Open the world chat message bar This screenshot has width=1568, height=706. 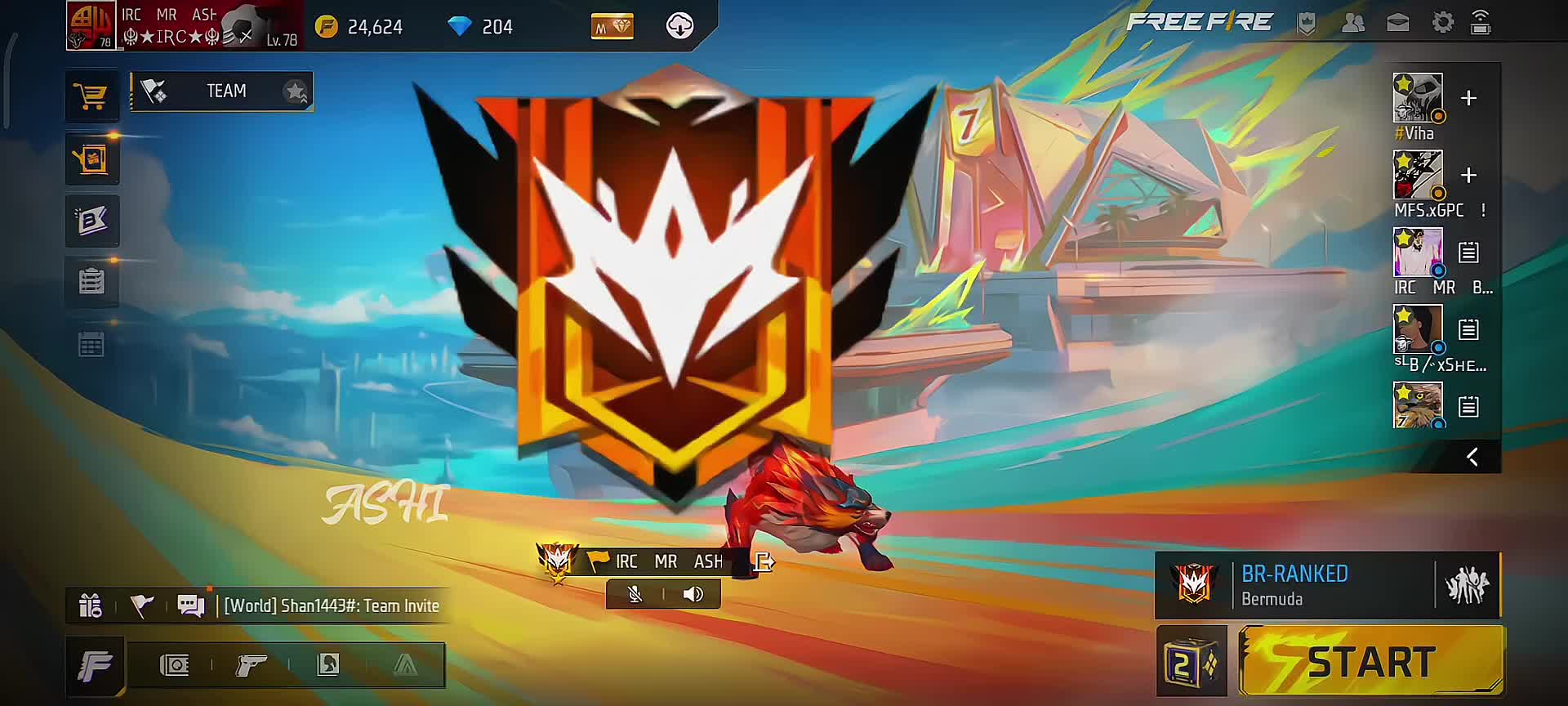331,605
